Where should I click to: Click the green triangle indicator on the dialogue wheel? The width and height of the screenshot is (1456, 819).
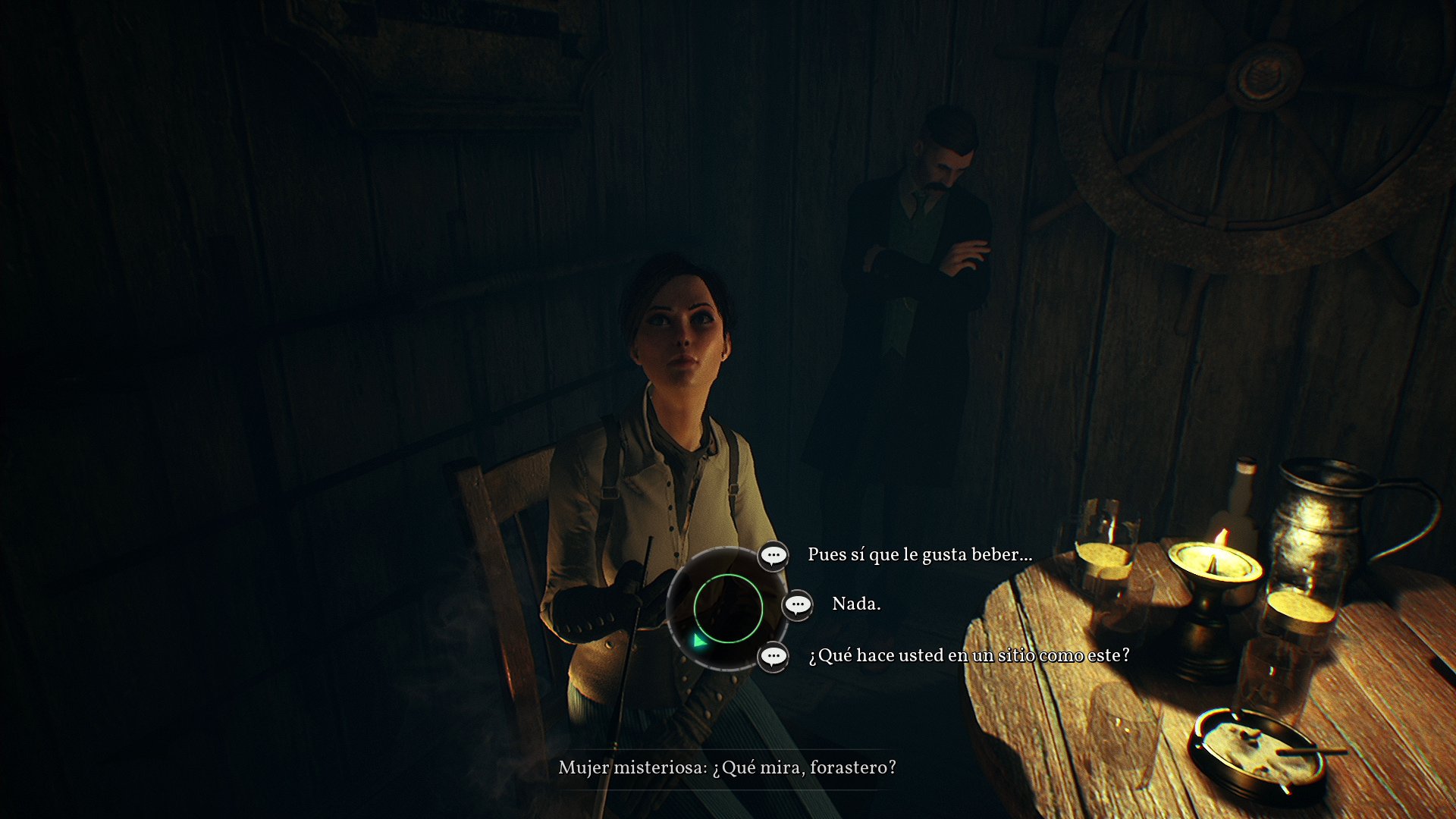(x=700, y=641)
